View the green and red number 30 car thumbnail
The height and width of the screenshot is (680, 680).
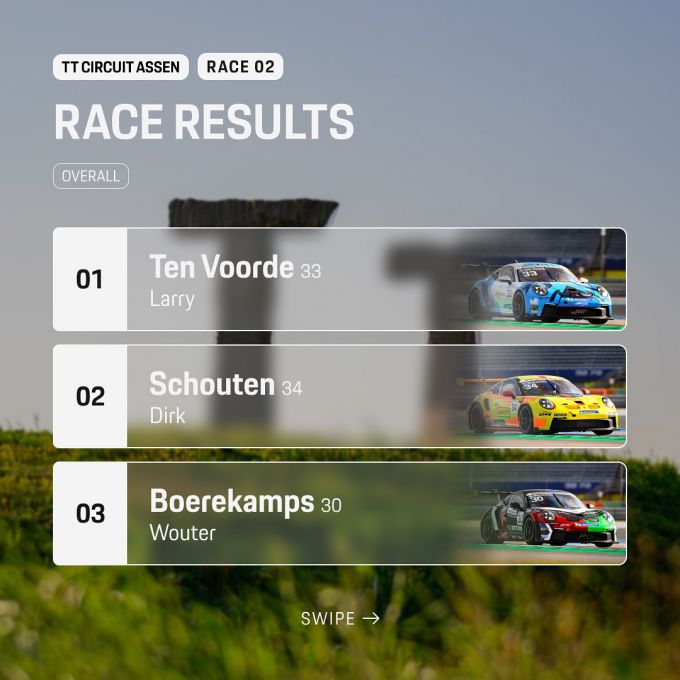click(548, 518)
